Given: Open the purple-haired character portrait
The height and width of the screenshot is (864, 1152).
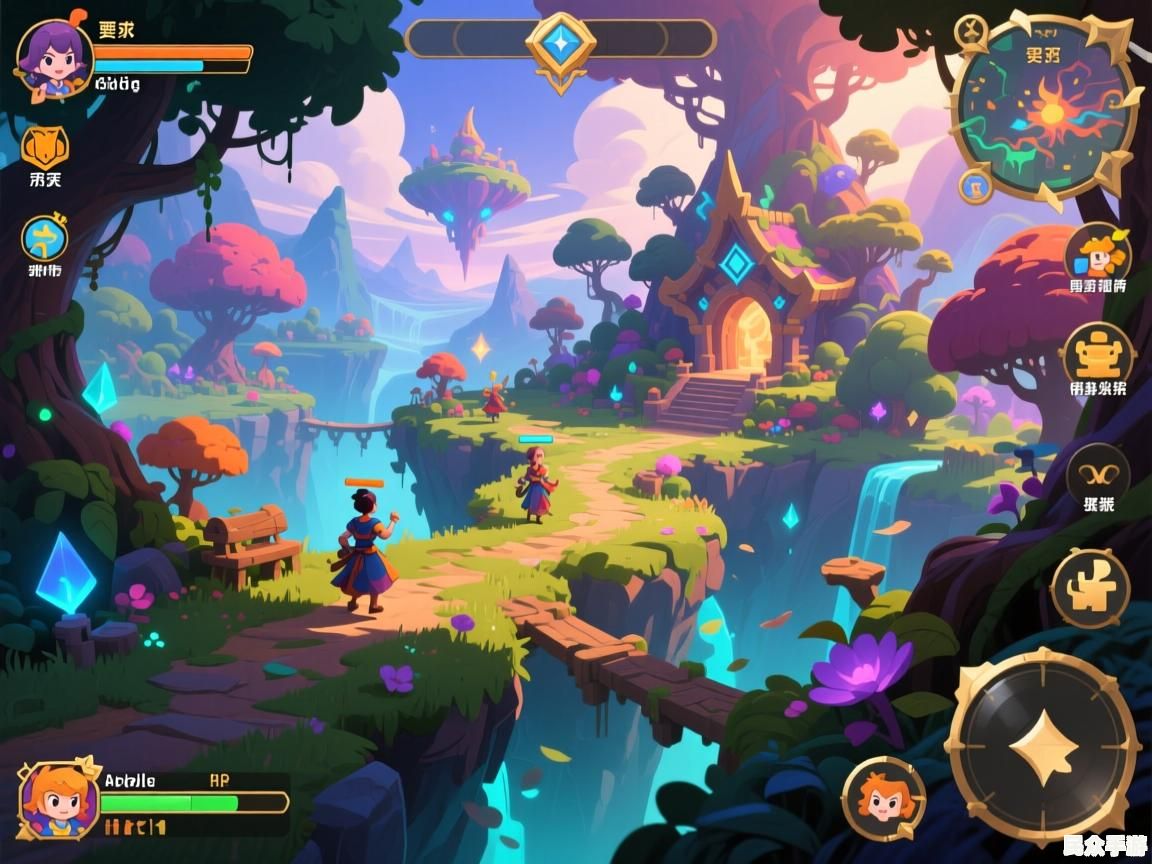Looking at the screenshot, I should tap(53, 58).
